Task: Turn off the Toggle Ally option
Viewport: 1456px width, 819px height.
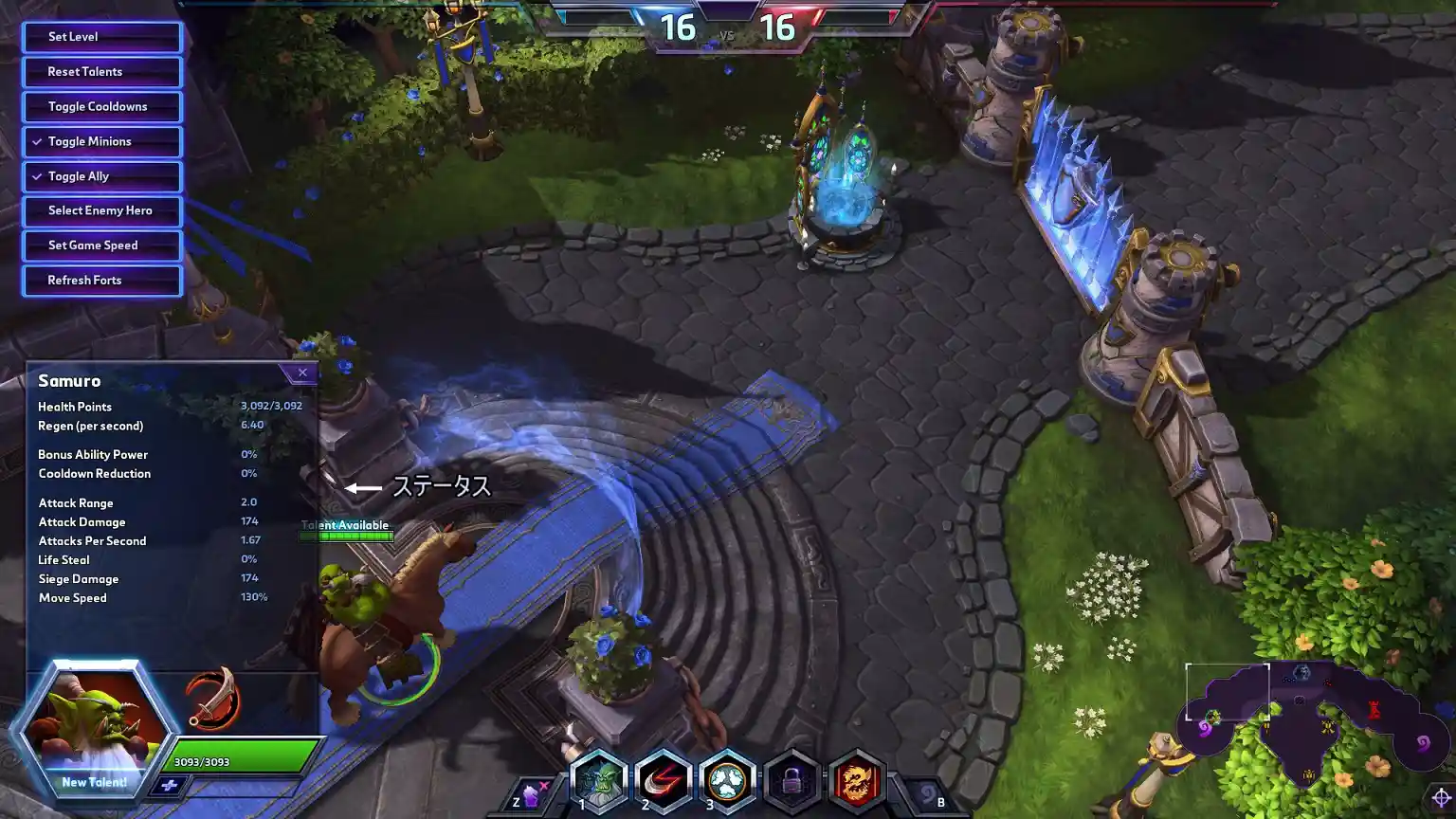Action: pos(102,176)
